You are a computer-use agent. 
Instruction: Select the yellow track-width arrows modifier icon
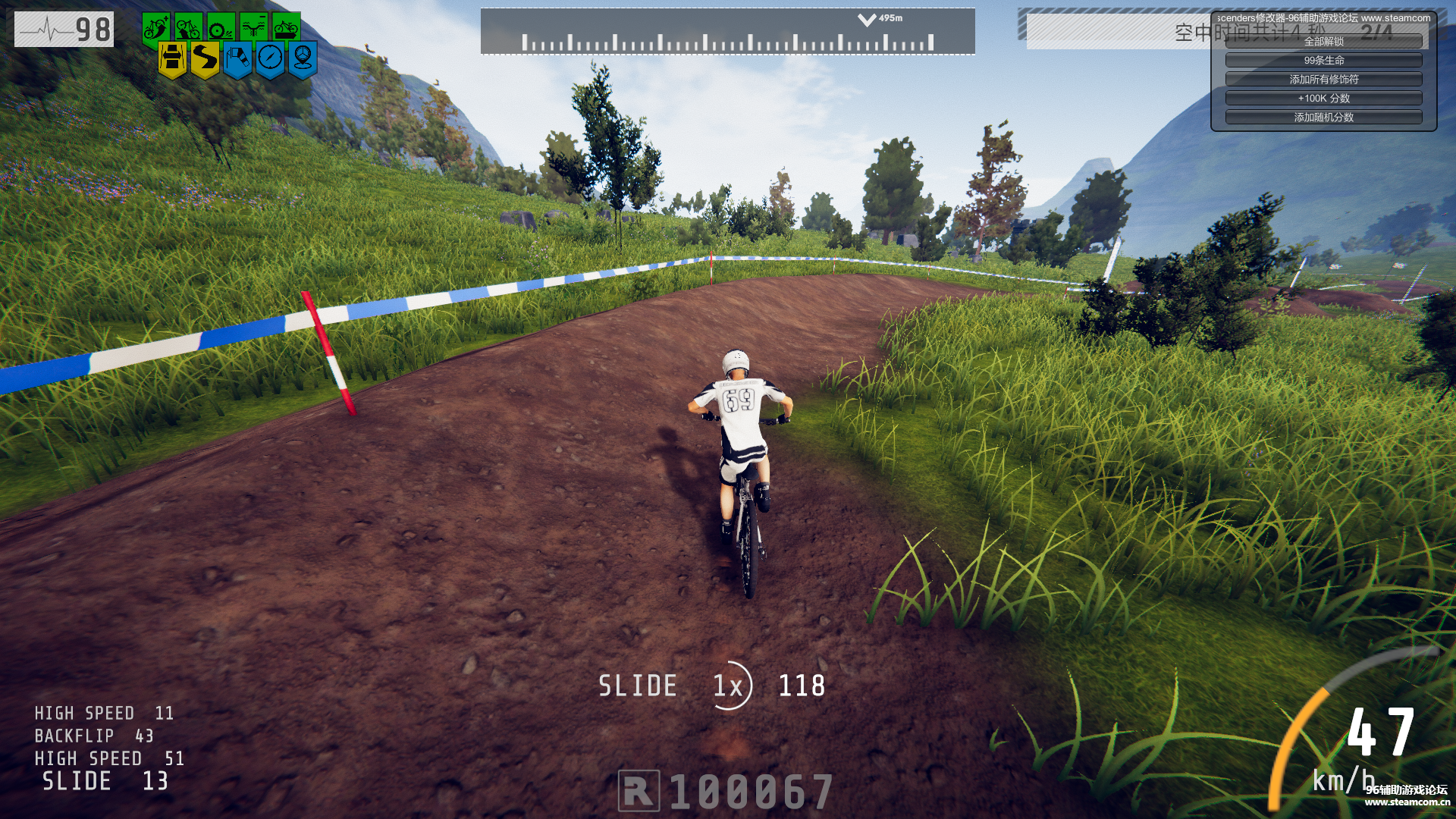(x=172, y=58)
